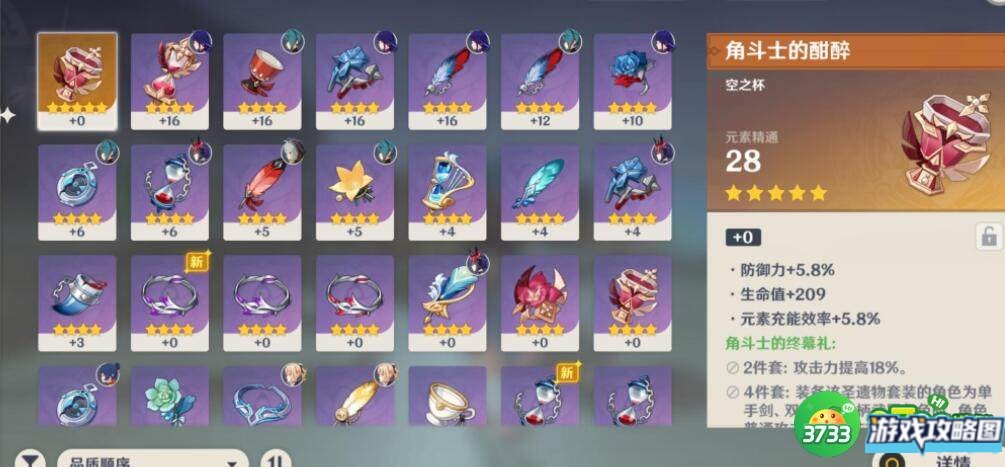Select the +5 red feather artifact
Screen dimensions: 1005x467
pos(262,192)
